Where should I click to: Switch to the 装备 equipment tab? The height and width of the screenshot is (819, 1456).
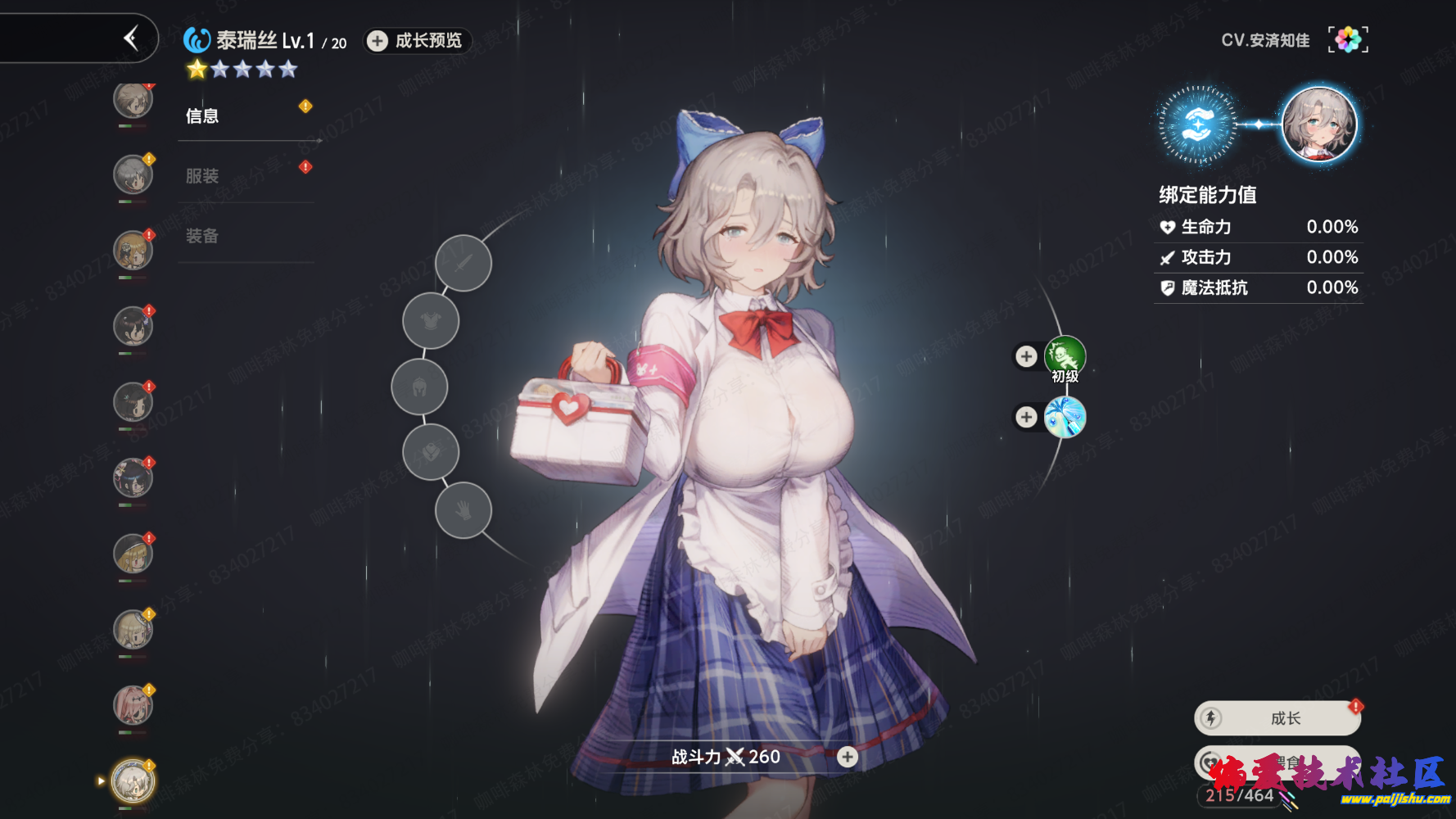202,237
